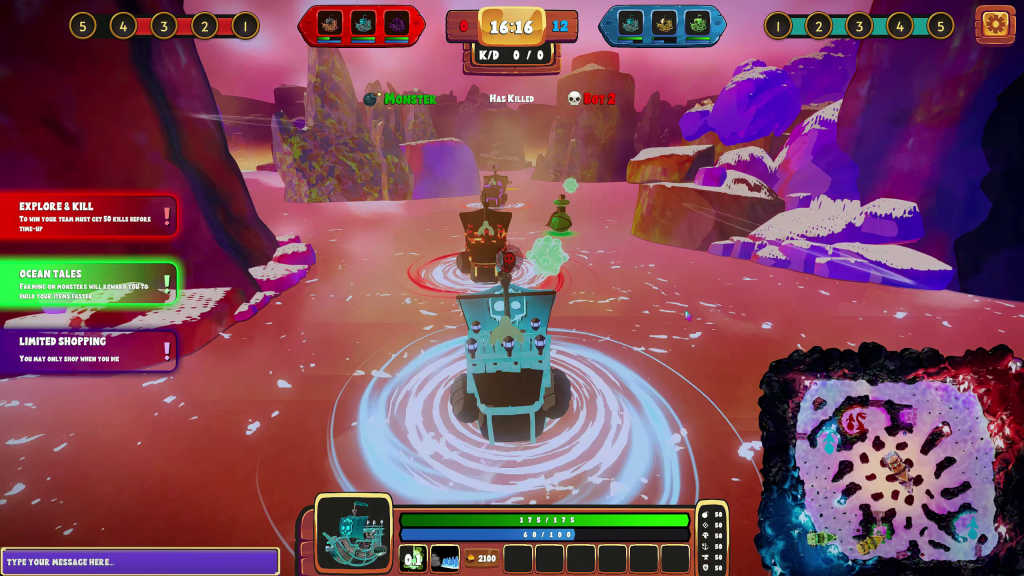Image resolution: width=1024 pixels, height=576 pixels.
Task: Expand the Limited Shopping notice
Action: [89, 351]
